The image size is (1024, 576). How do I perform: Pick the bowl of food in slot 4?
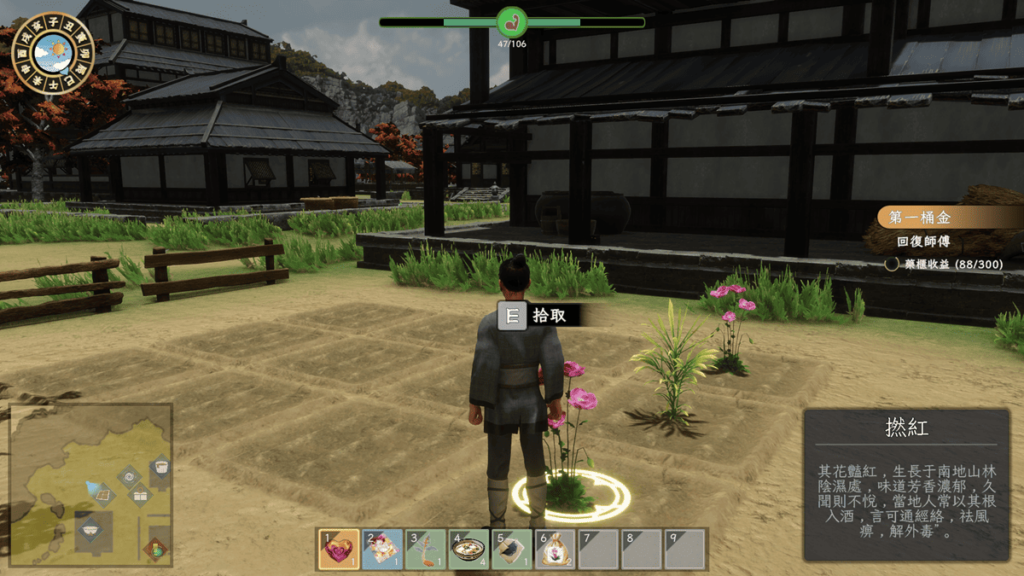point(468,549)
